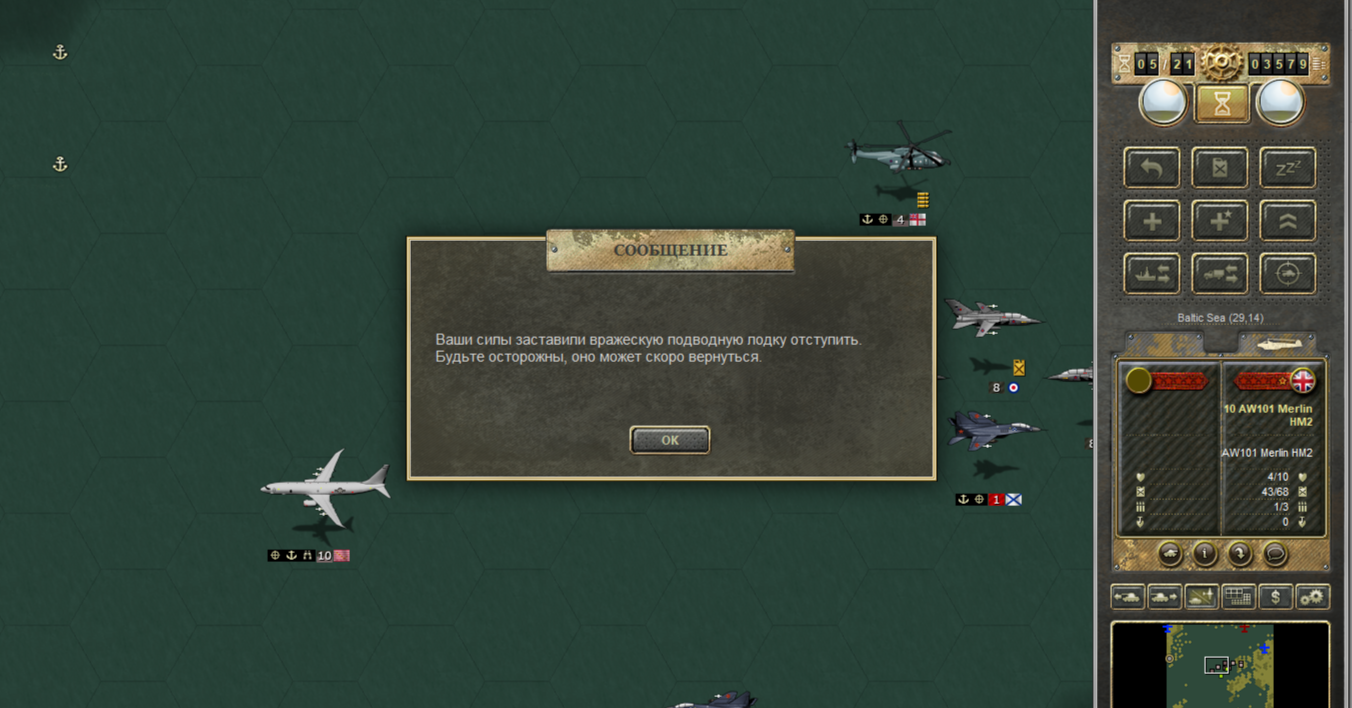
Task: End the turn with the hourglass button
Action: point(1221,102)
